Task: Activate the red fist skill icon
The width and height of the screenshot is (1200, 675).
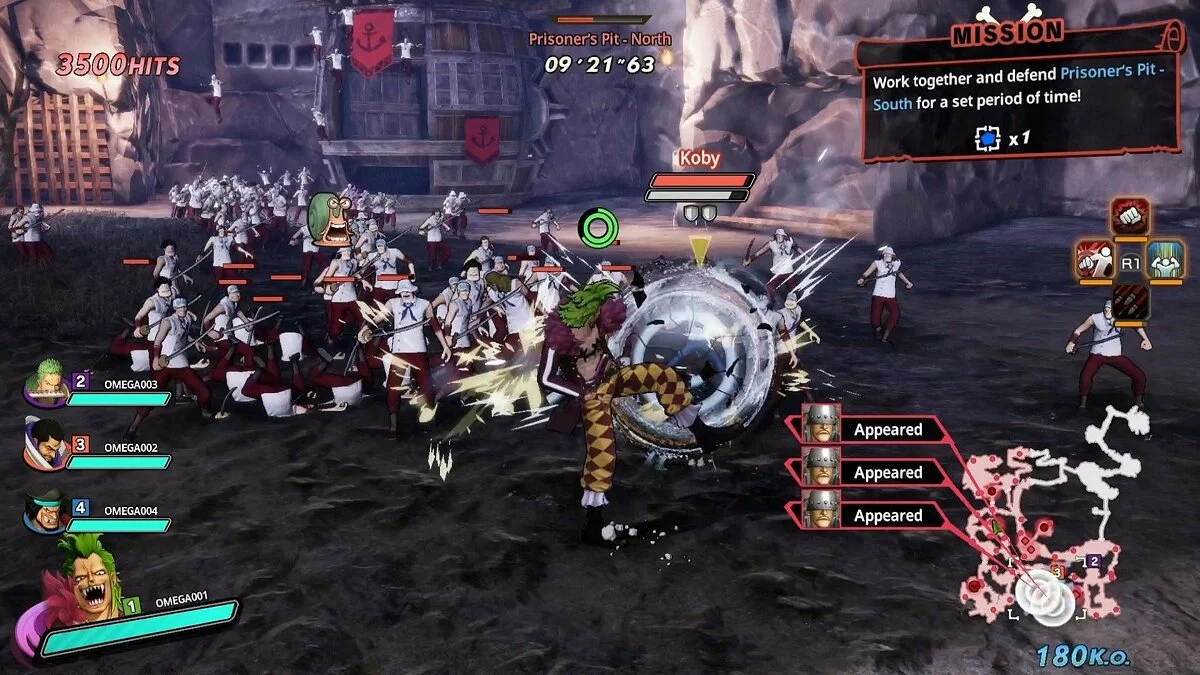Action: pyautogui.click(x=1129, y=217)
